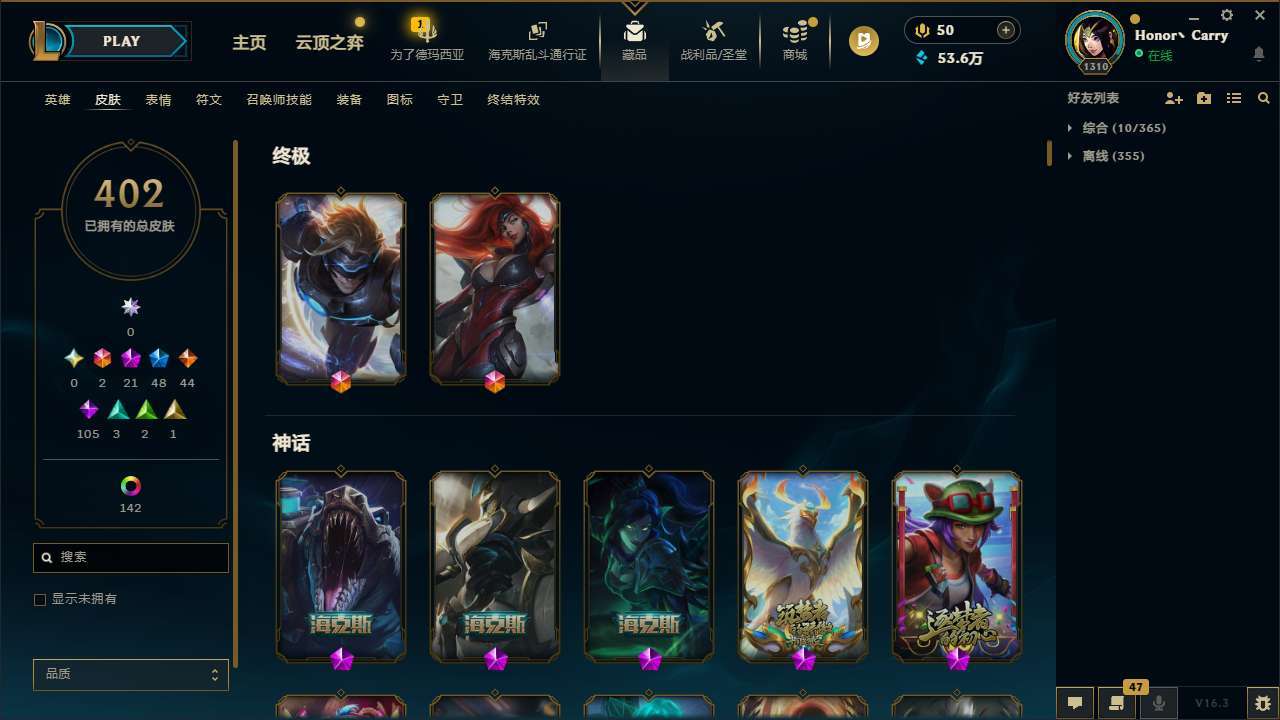Click the friends list view icon

click(1234, 98)
